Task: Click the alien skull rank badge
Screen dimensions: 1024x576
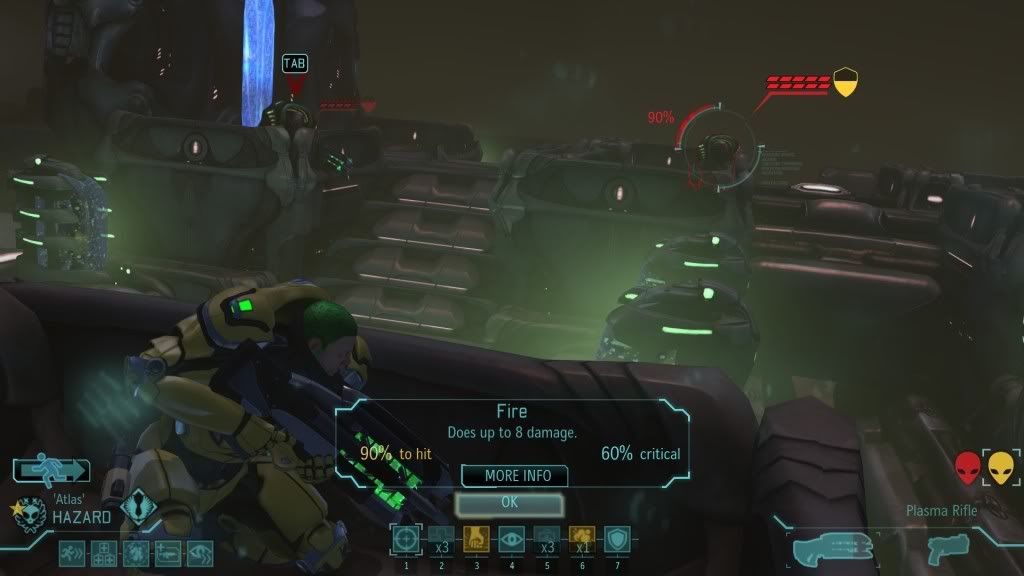Action: pyautogui.click(x=30, y=514)
